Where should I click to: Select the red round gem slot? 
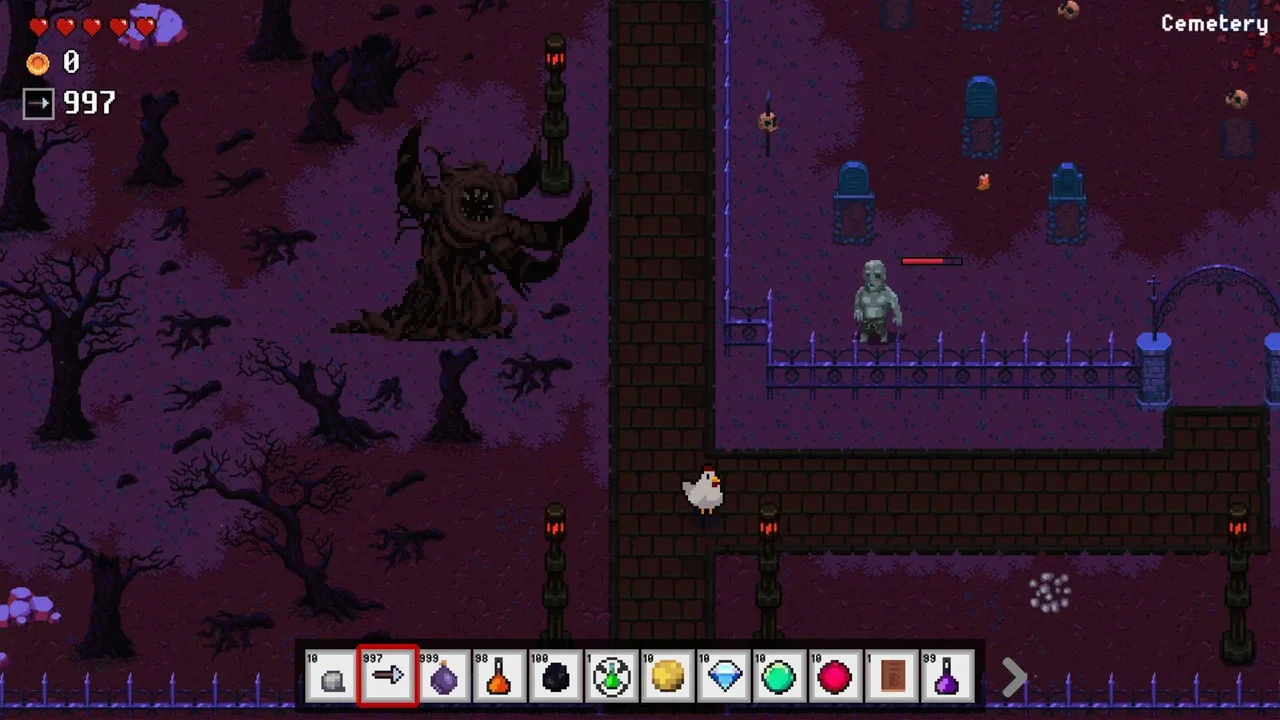[x=836, y=677]
